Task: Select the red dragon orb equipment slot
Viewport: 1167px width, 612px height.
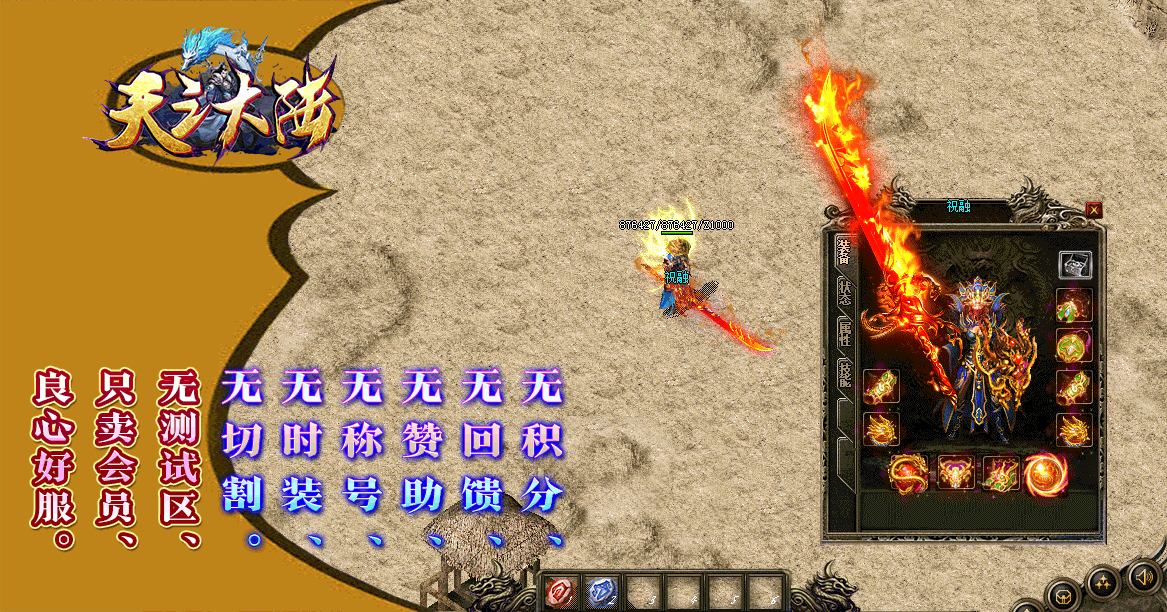Action: click(x=909, y=471)
